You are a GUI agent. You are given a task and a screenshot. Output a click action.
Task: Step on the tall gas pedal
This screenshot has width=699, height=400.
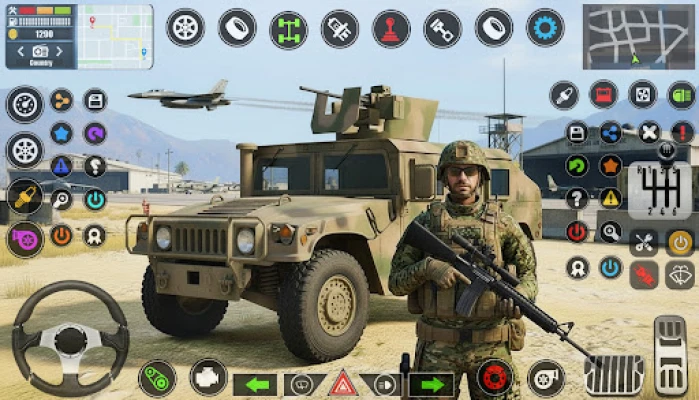(x=670, y=356)
